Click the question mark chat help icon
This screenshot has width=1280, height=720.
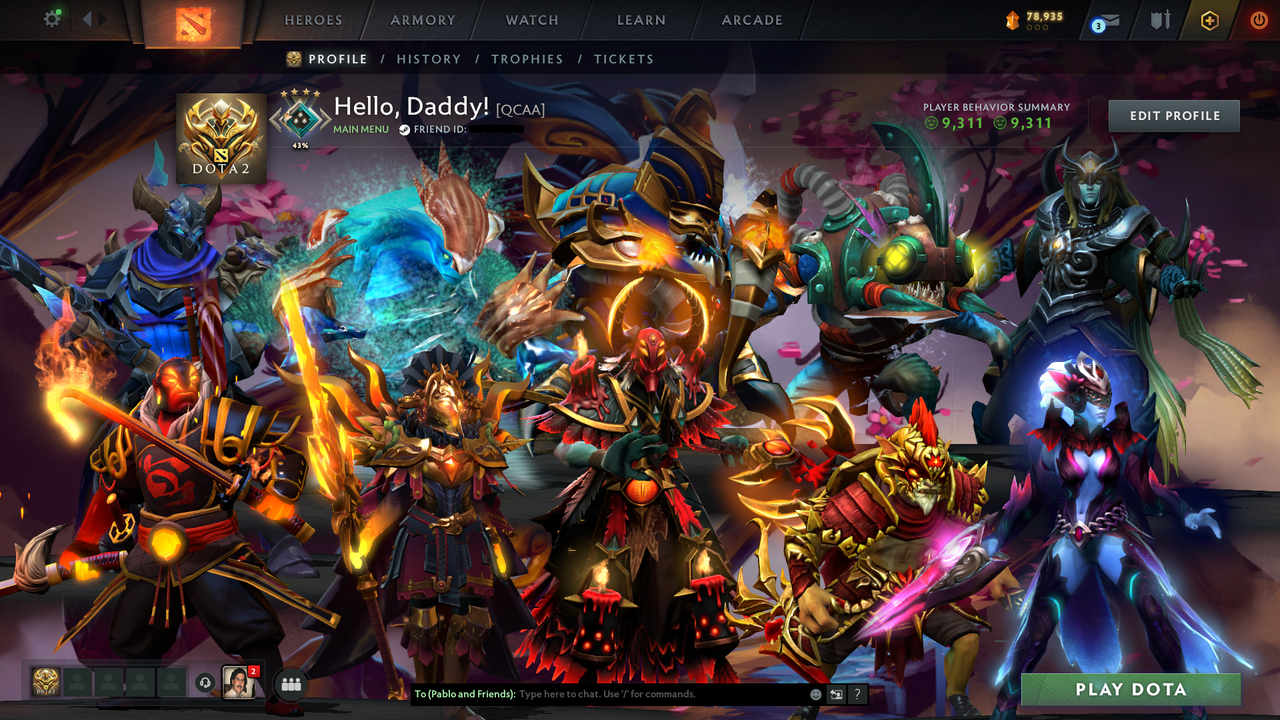tap(857, 694)
